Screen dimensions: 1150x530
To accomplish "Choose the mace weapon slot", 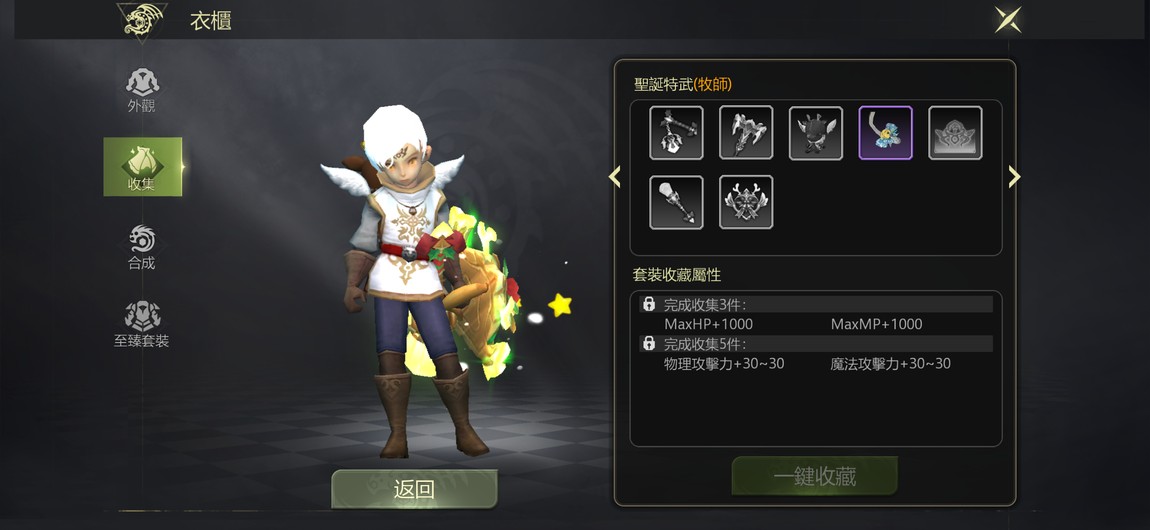I will 676,203.
